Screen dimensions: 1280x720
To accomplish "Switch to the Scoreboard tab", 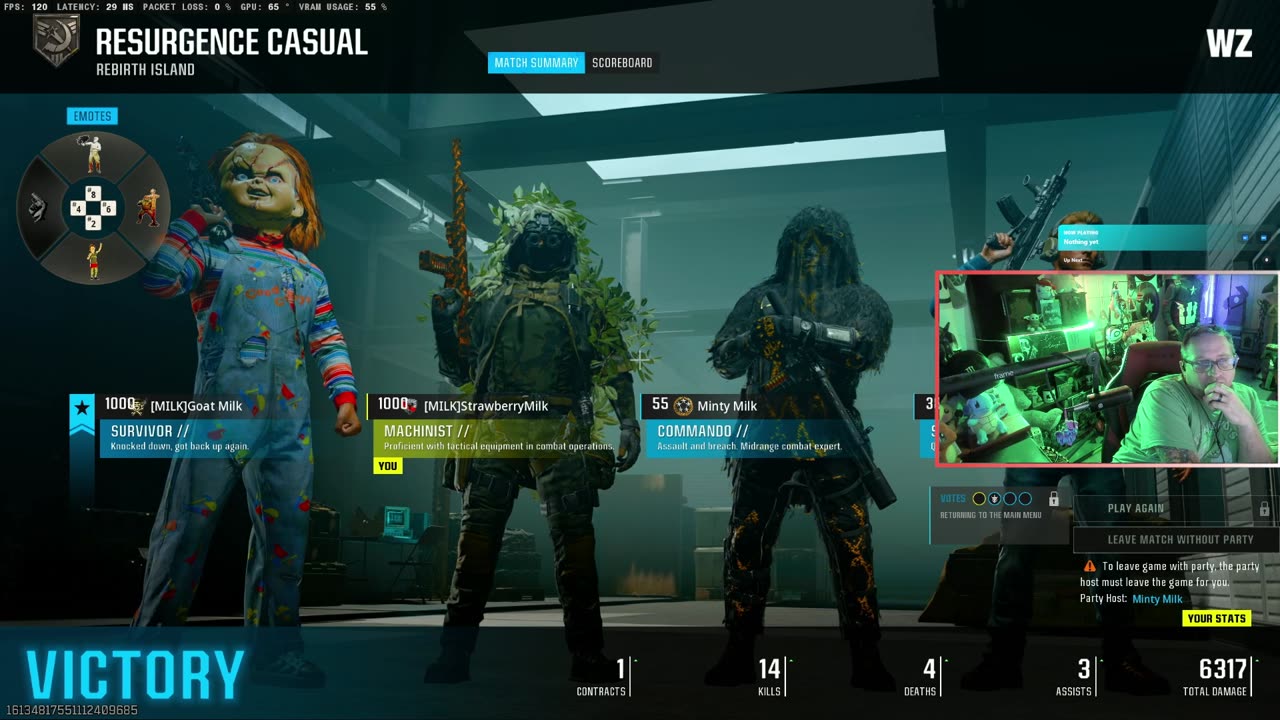I will click(622, 63).
